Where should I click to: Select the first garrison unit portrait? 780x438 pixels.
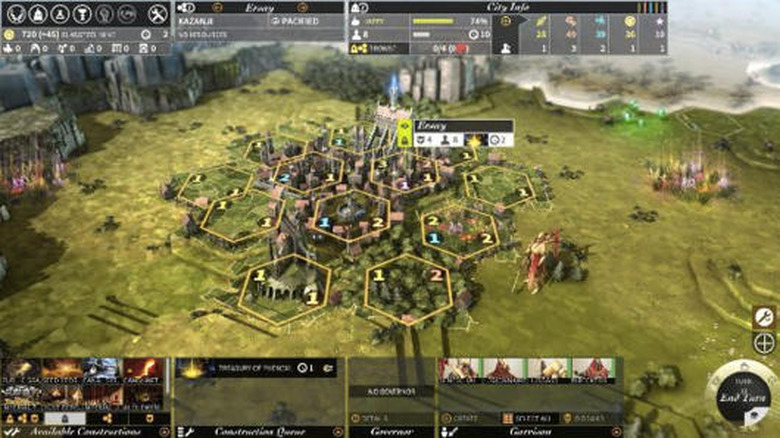pyautogui.click(x=458, y=370)
